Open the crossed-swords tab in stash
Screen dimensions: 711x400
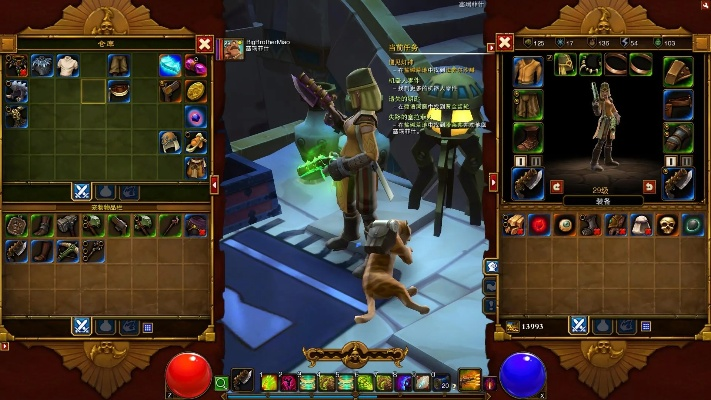coord(81,191)
